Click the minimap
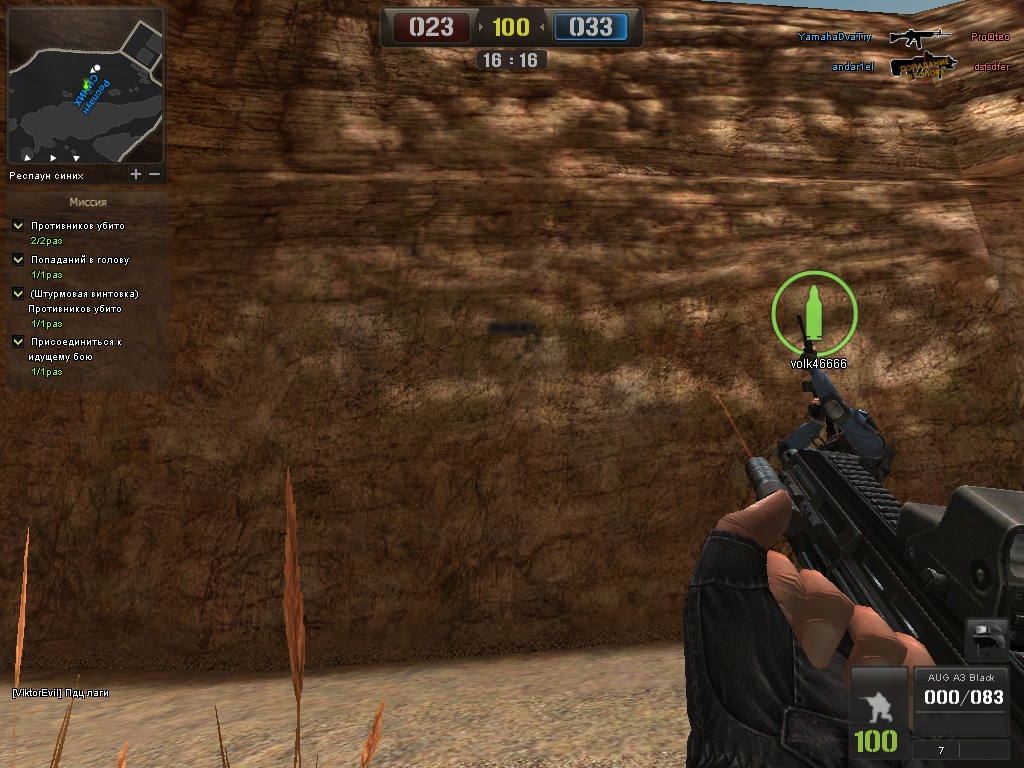Image resolution: width=1024 pixels, height=768 pixels. pos(85,86)
